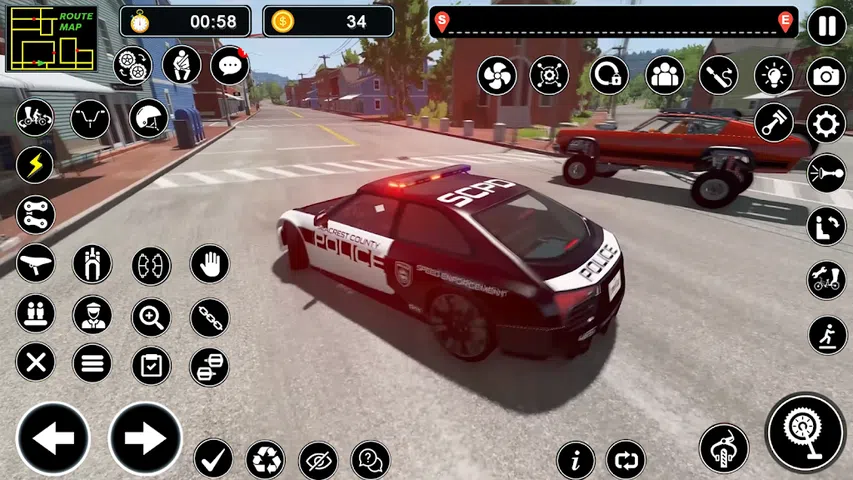
Task: Tap the open hand icon
Action: point(210,264)
